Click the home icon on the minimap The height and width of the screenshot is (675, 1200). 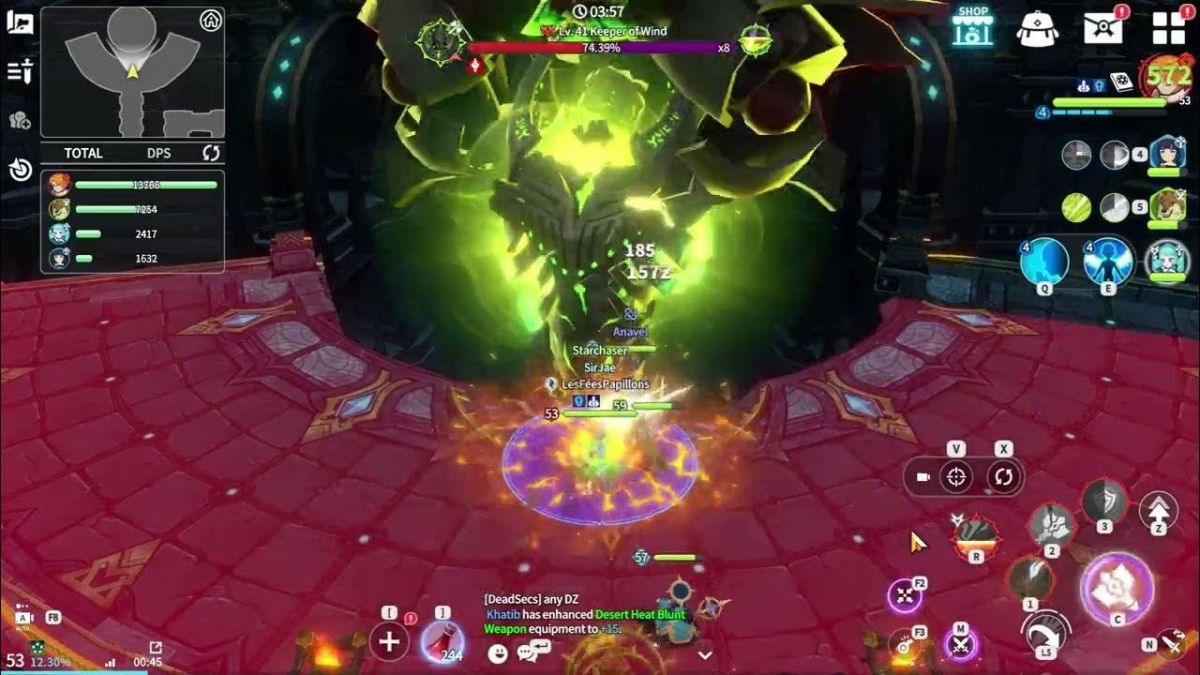click(x=210, y=21)
